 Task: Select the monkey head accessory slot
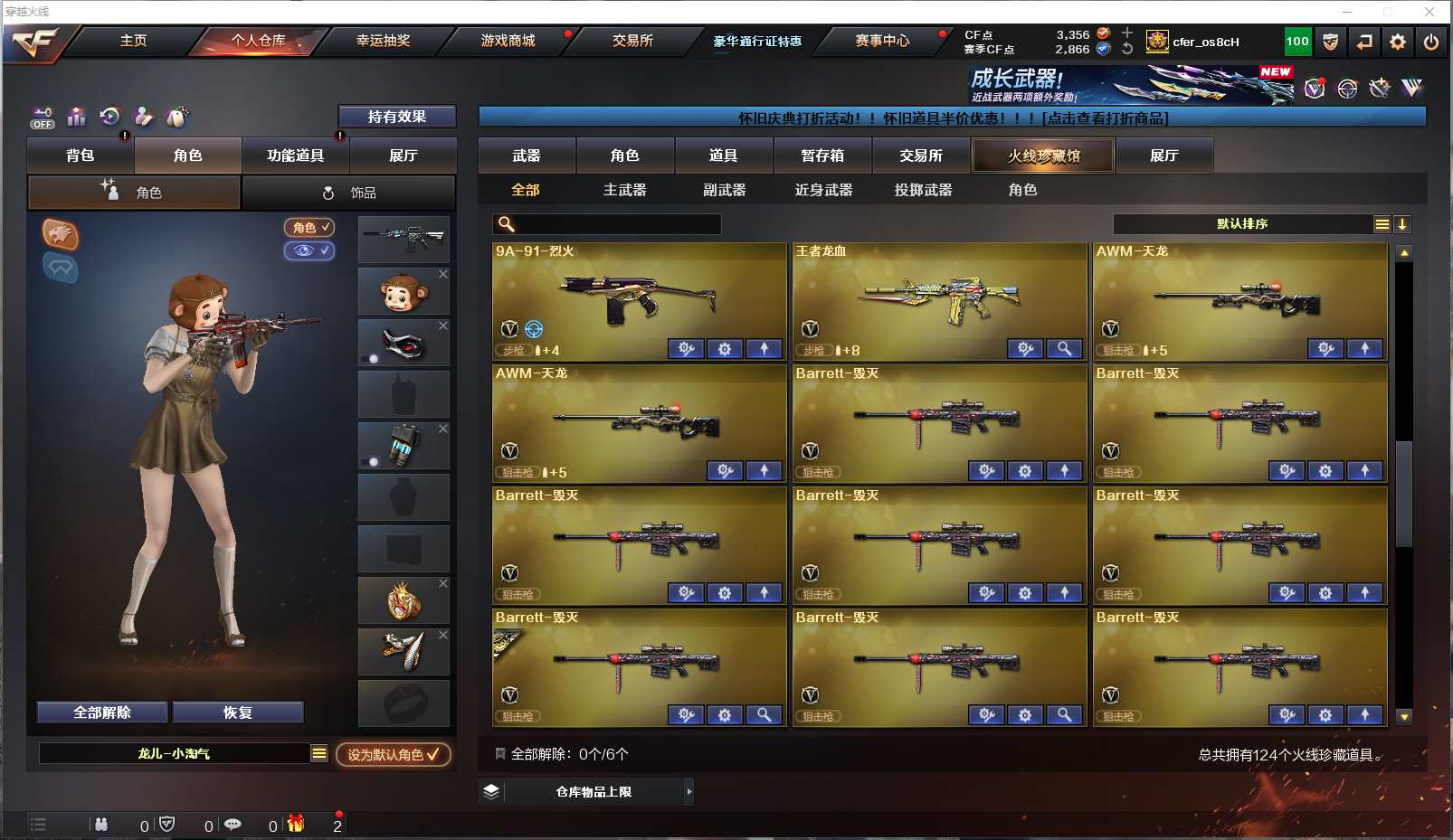coord(404,292)
